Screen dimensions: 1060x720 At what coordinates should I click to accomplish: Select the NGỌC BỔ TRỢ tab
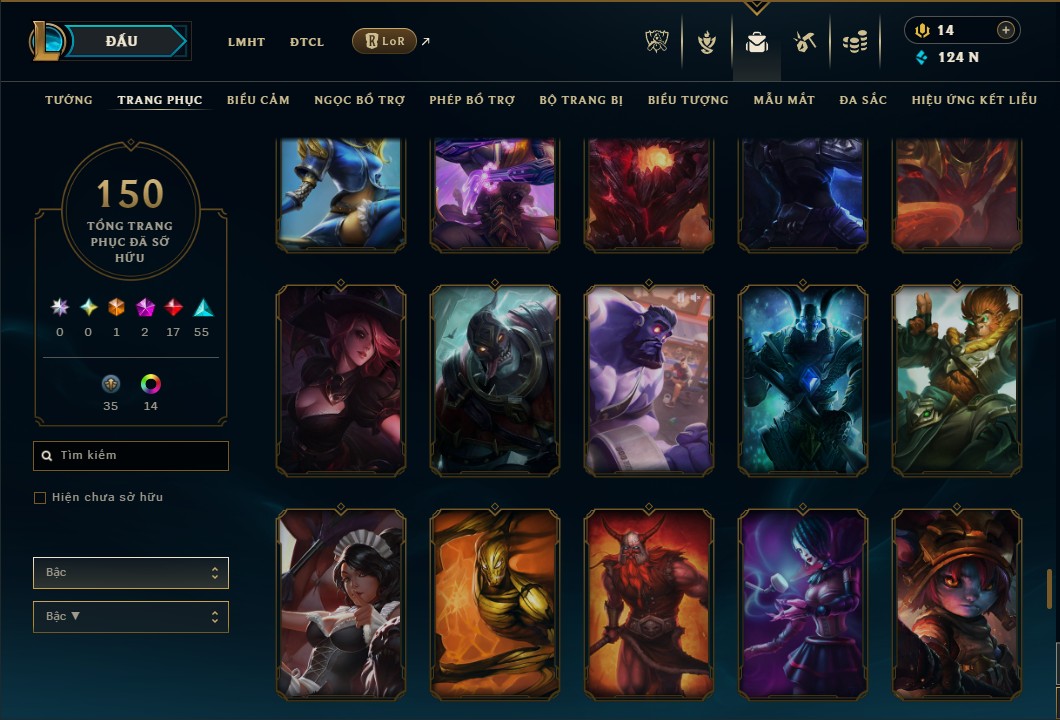click(359, 100)
